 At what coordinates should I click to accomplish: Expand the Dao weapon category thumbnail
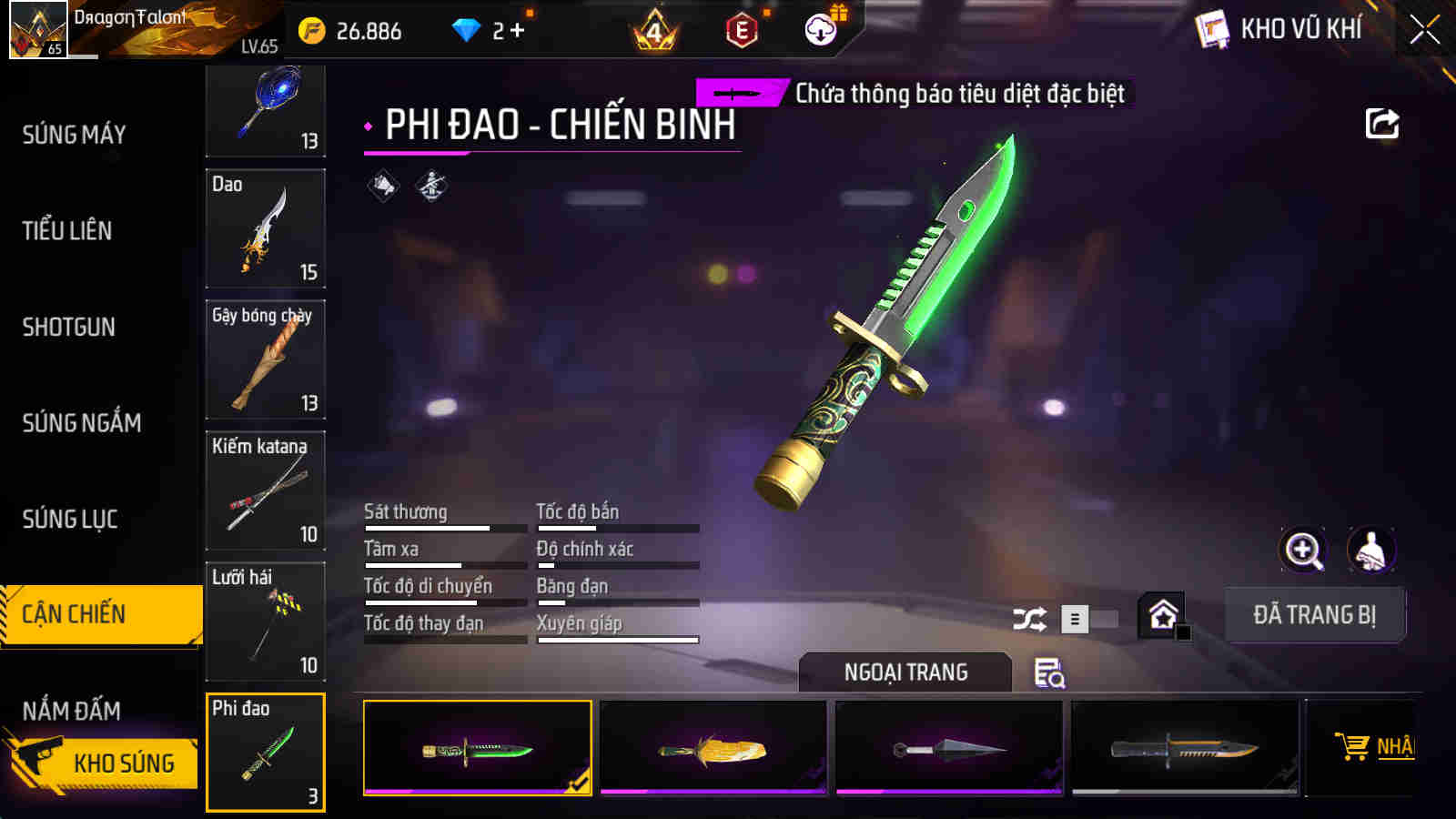[x=265, y=229]
